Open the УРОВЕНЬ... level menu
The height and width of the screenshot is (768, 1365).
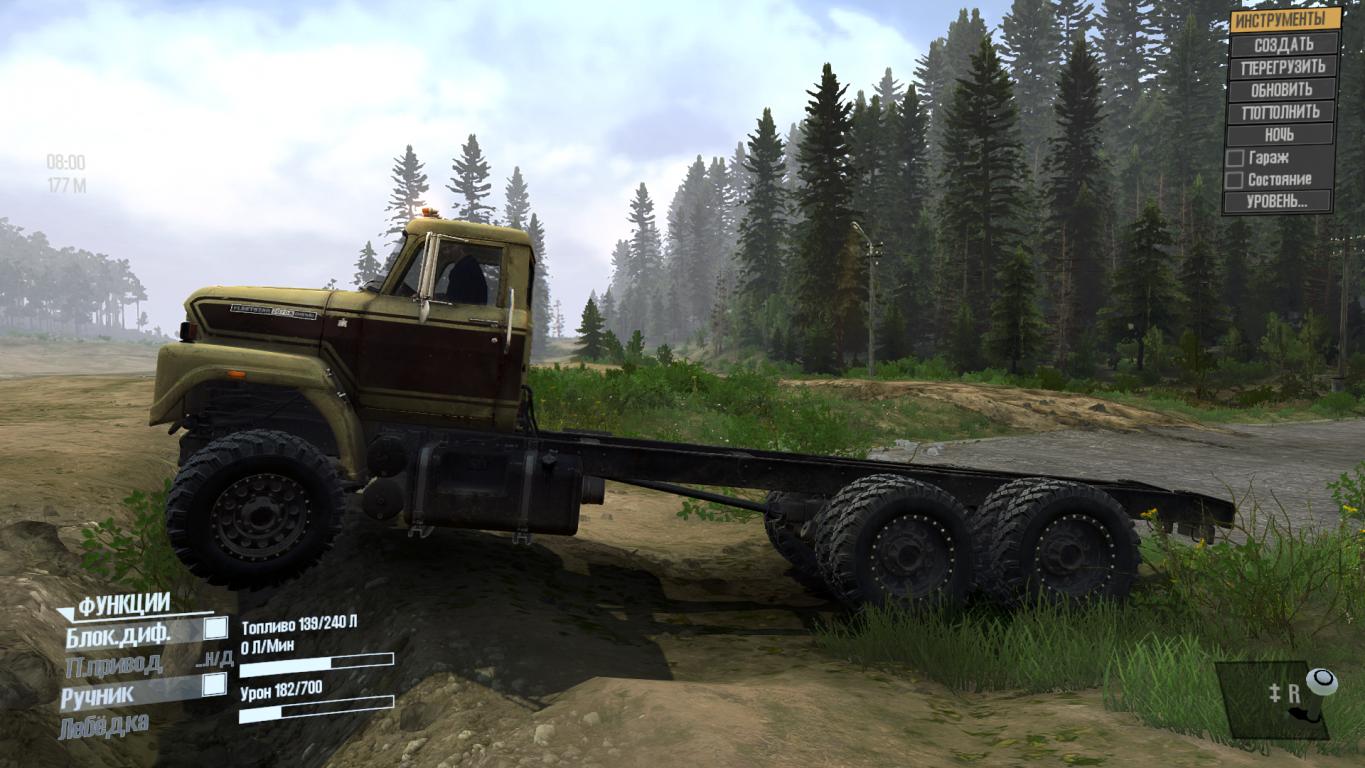click(1278, 201)
